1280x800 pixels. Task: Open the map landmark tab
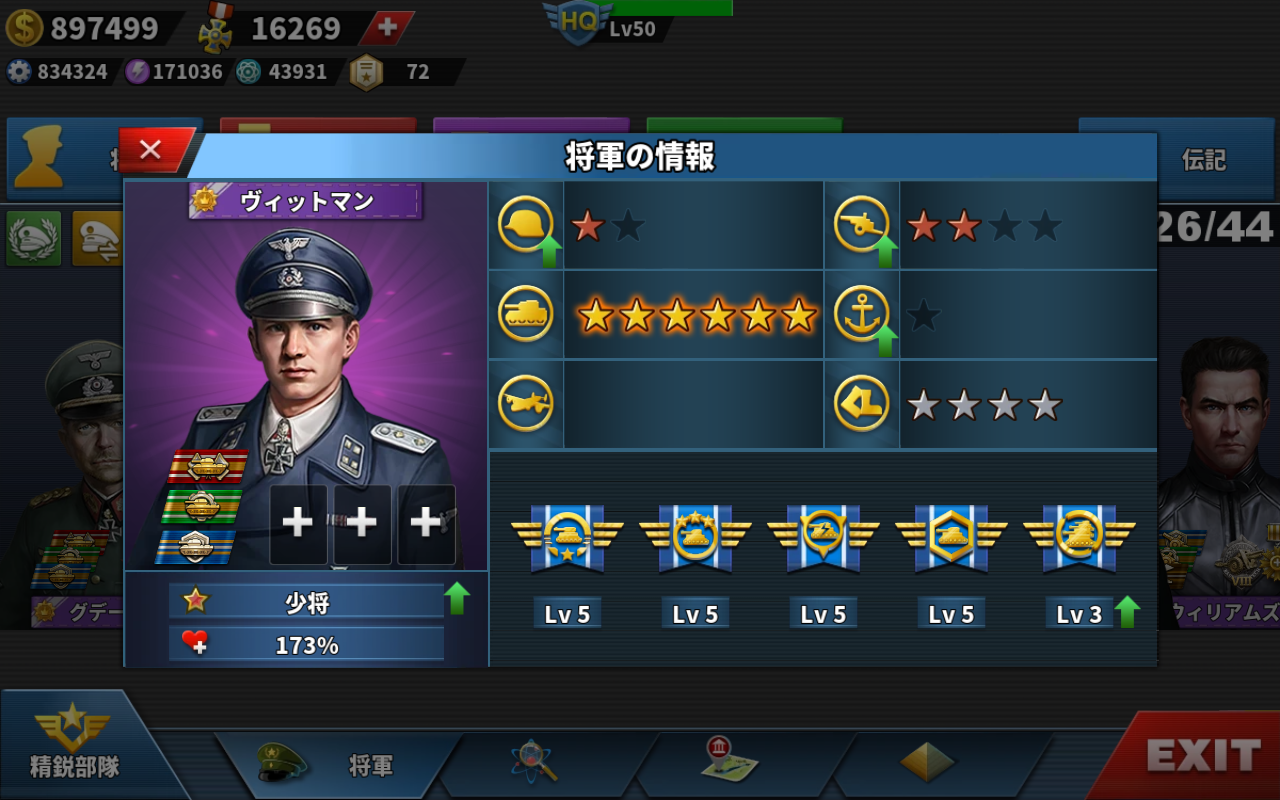pos(729,762)
